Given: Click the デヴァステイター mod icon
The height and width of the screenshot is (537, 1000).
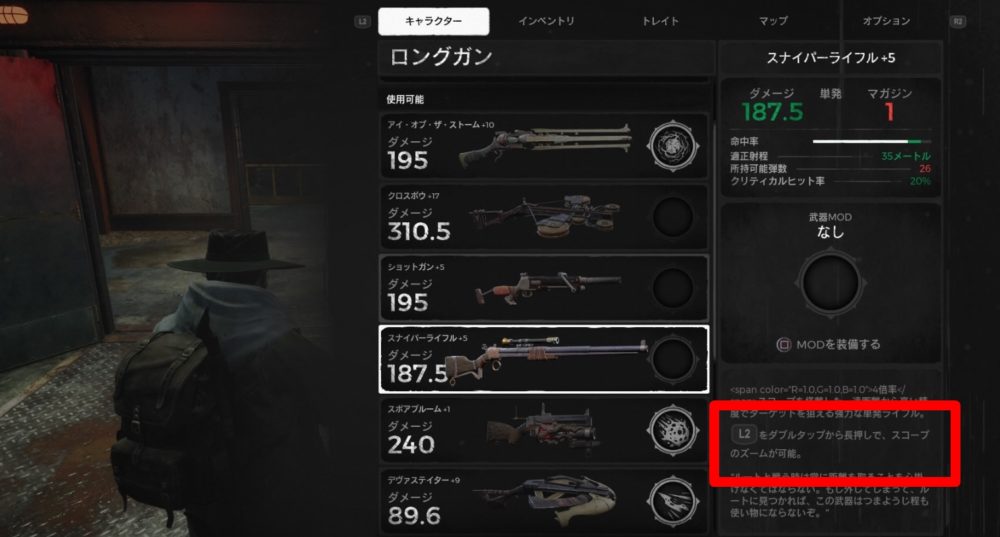Looking at the screenshot, I should click(672, 500).
